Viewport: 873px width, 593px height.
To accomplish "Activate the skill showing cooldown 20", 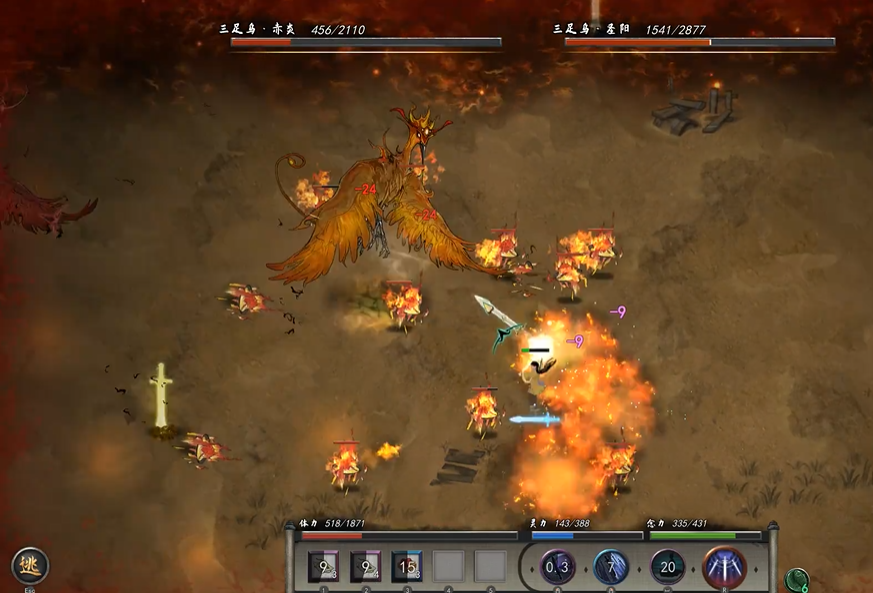I will [x=667, y=567].
